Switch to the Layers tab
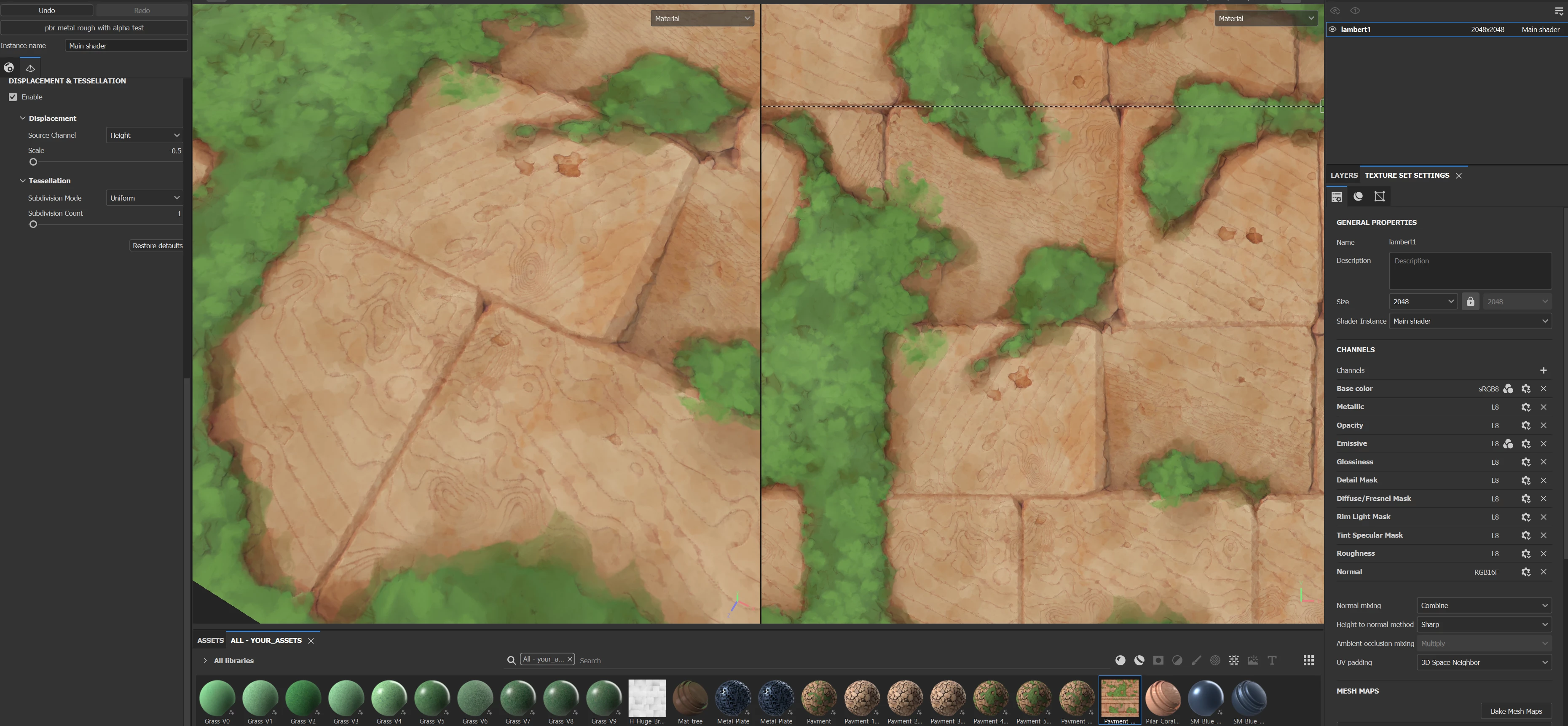Screen dimensions: 1568x726 click(1343, 175)
